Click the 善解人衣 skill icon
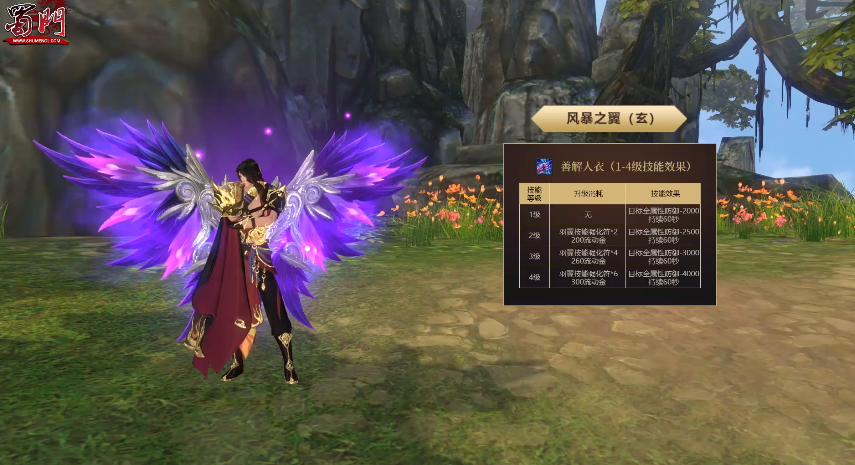This screenshot has height=465, width=855. tap(545, 166)
